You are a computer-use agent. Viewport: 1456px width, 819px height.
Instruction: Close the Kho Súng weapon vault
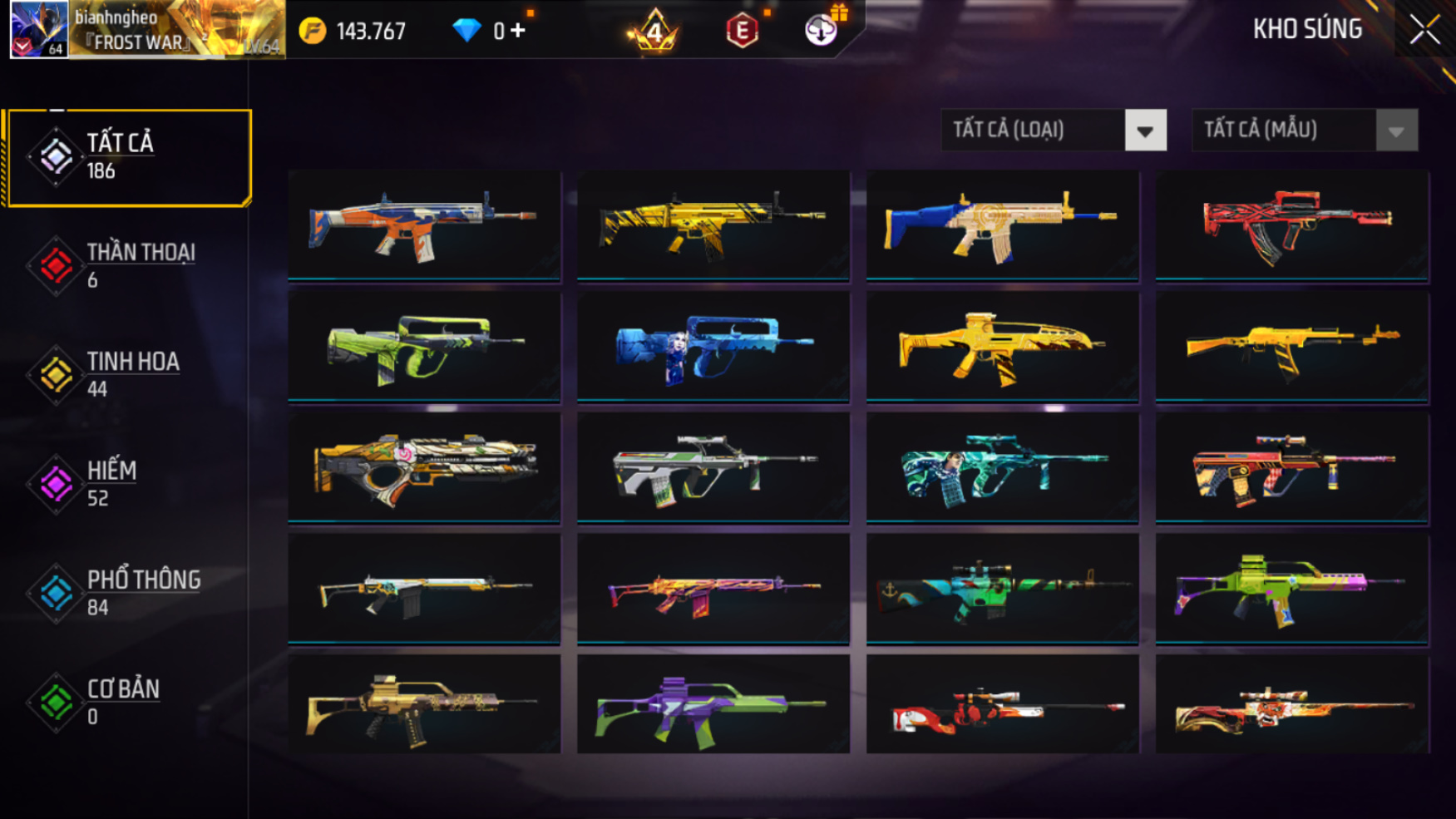pyautogui.click(x=1424, y=31)
